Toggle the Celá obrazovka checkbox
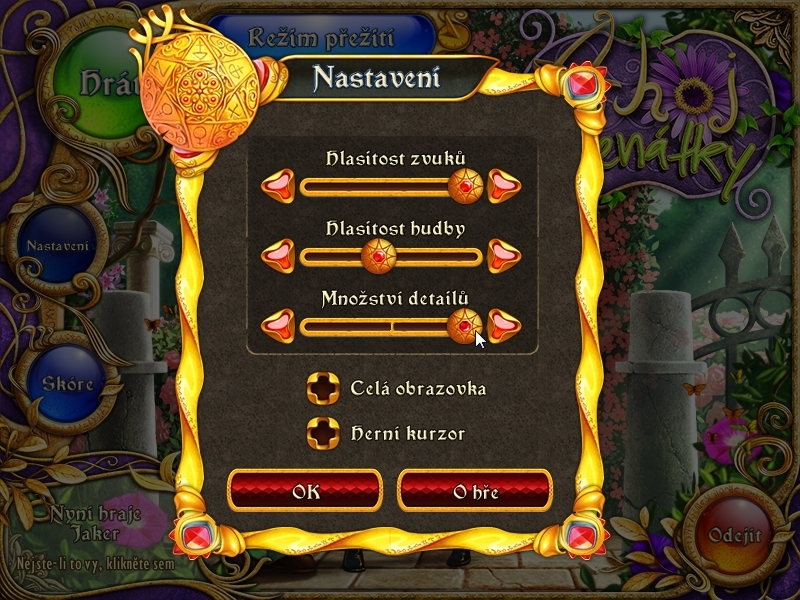The width and height of the screenshot is (800, 600). [x=323, y=388]
